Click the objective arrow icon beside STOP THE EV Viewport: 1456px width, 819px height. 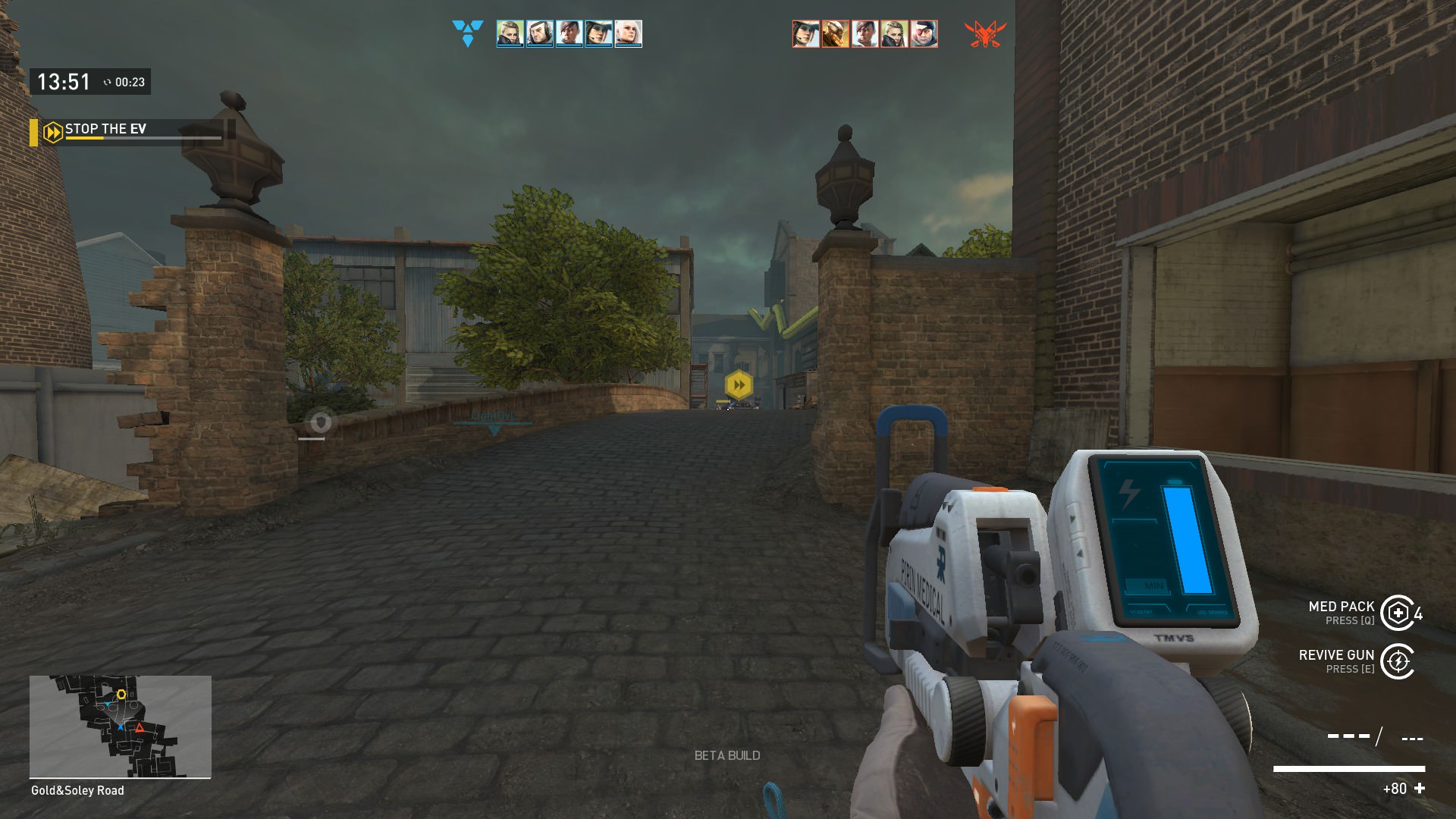pyautogui.click(x=52, y=130)
